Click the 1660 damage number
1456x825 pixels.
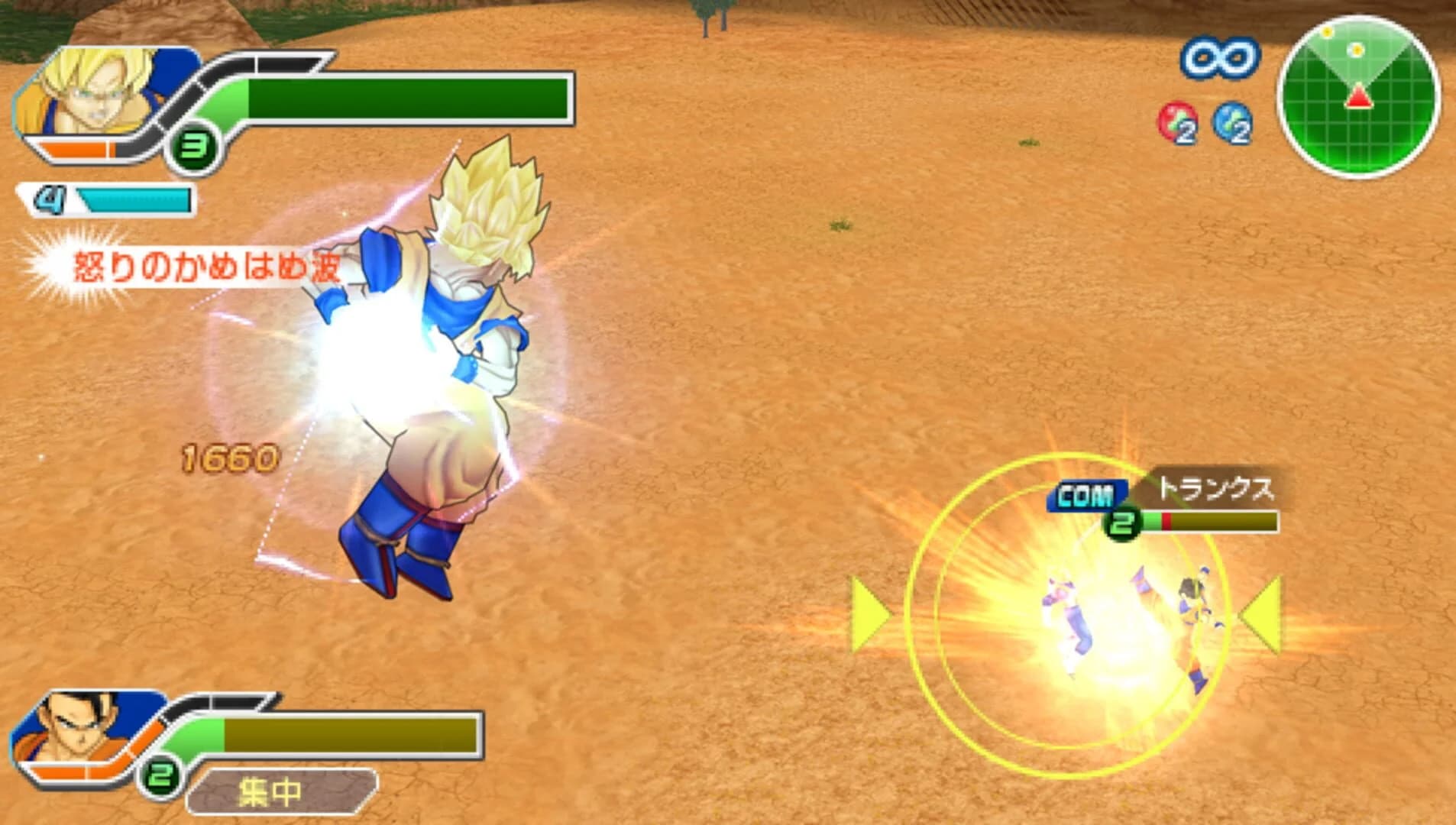pos(228,457)
